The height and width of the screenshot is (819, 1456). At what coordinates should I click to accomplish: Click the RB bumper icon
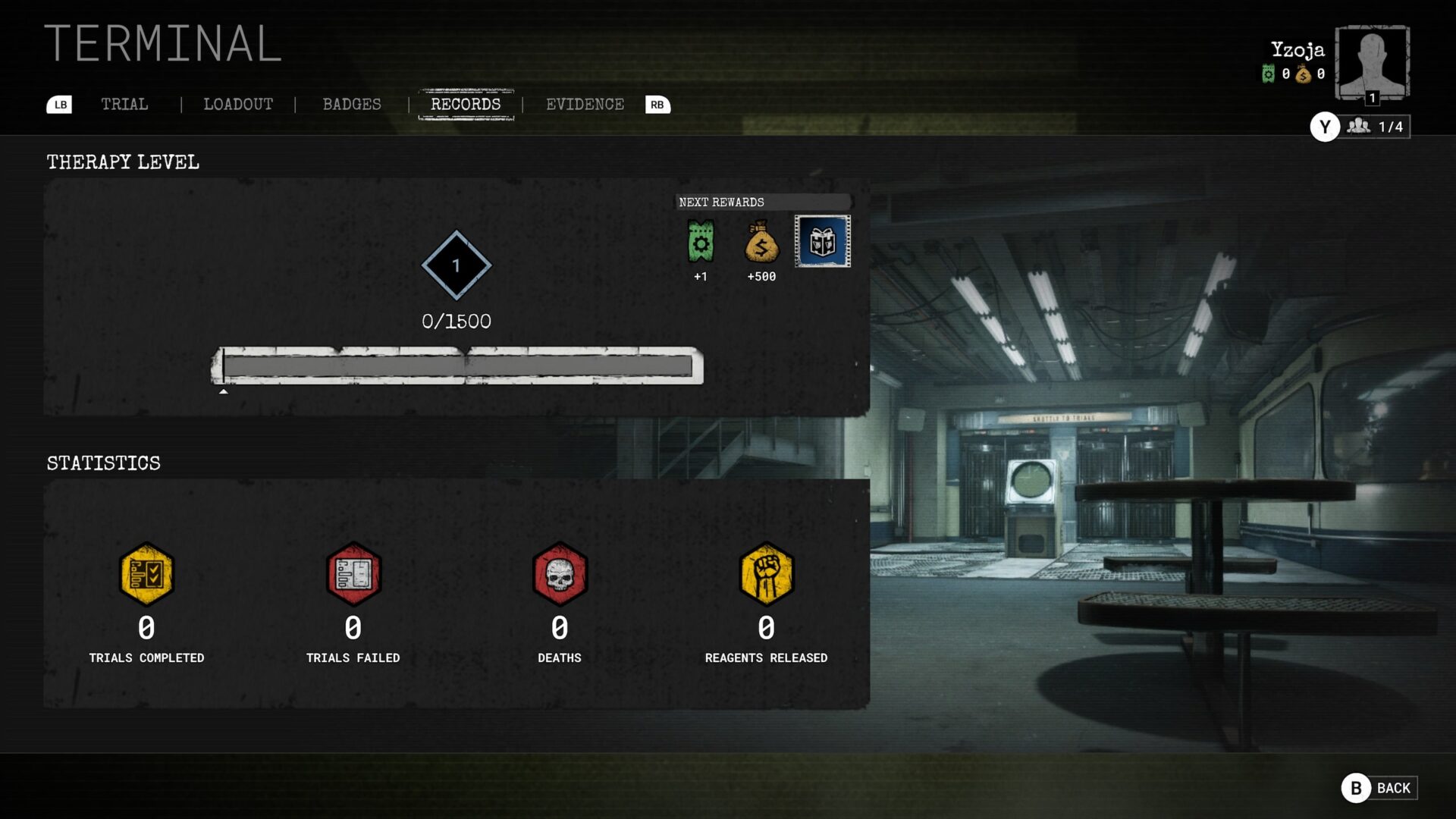[656, 105]
